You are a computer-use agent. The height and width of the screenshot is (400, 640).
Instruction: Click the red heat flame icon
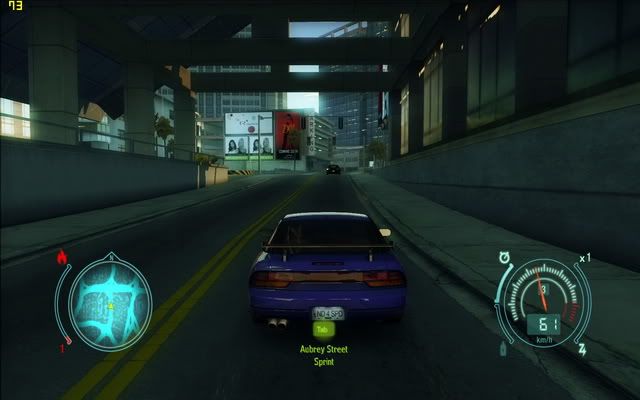62,259
